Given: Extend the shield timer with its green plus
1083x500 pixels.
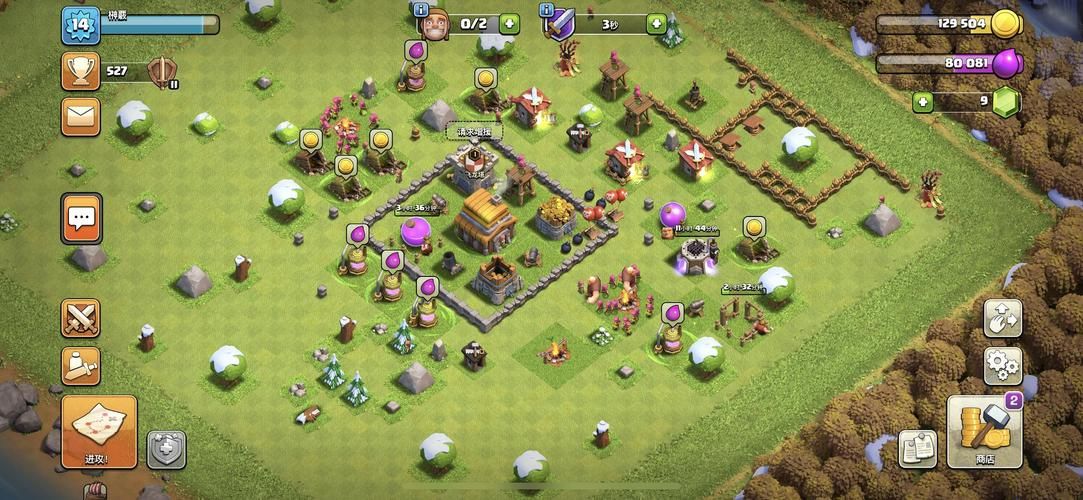Looking at the screenshot, I should pyautogui.click(x=657, y=23).
